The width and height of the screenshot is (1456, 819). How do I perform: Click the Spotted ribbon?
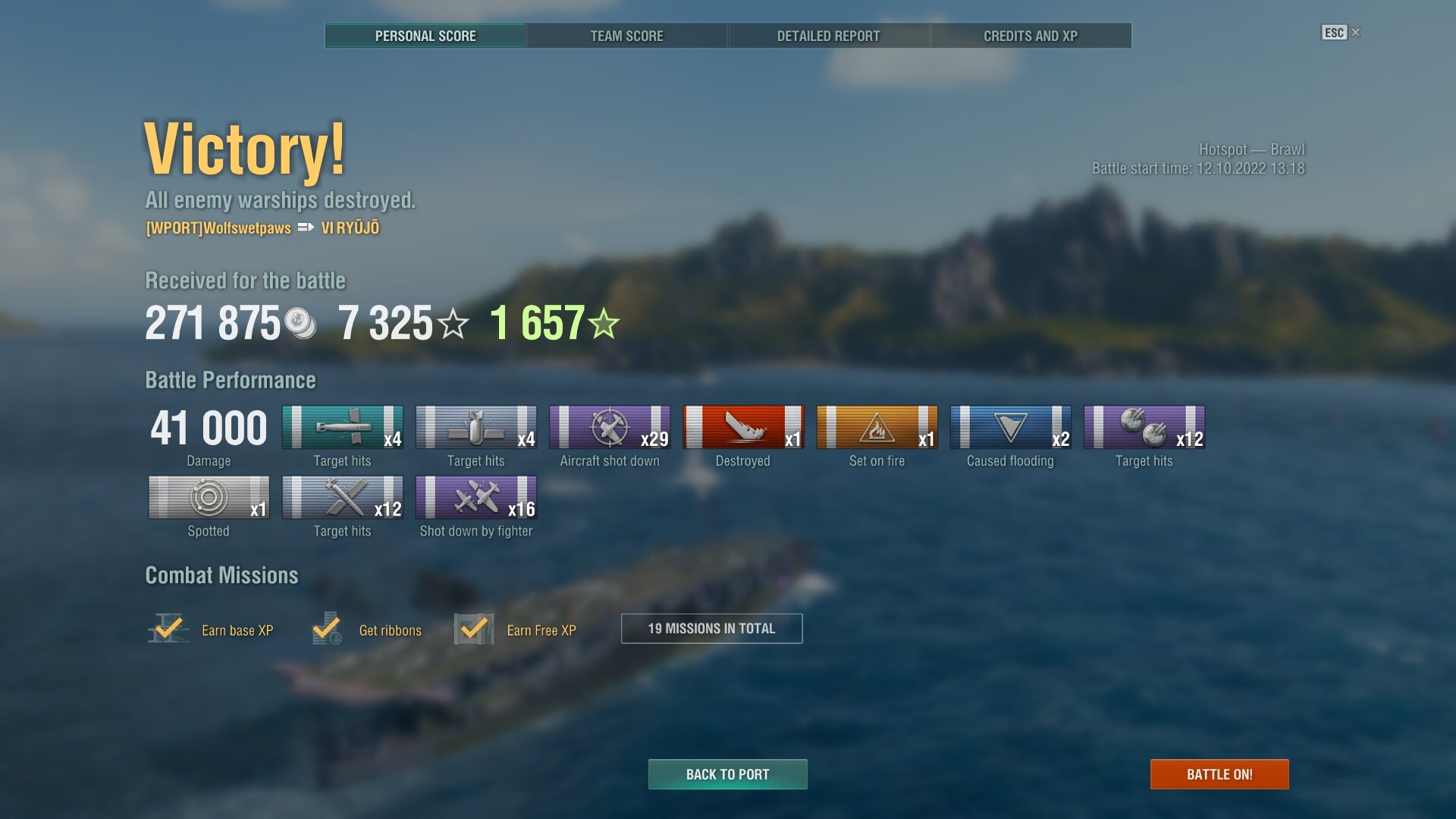[x=209, y=498]
